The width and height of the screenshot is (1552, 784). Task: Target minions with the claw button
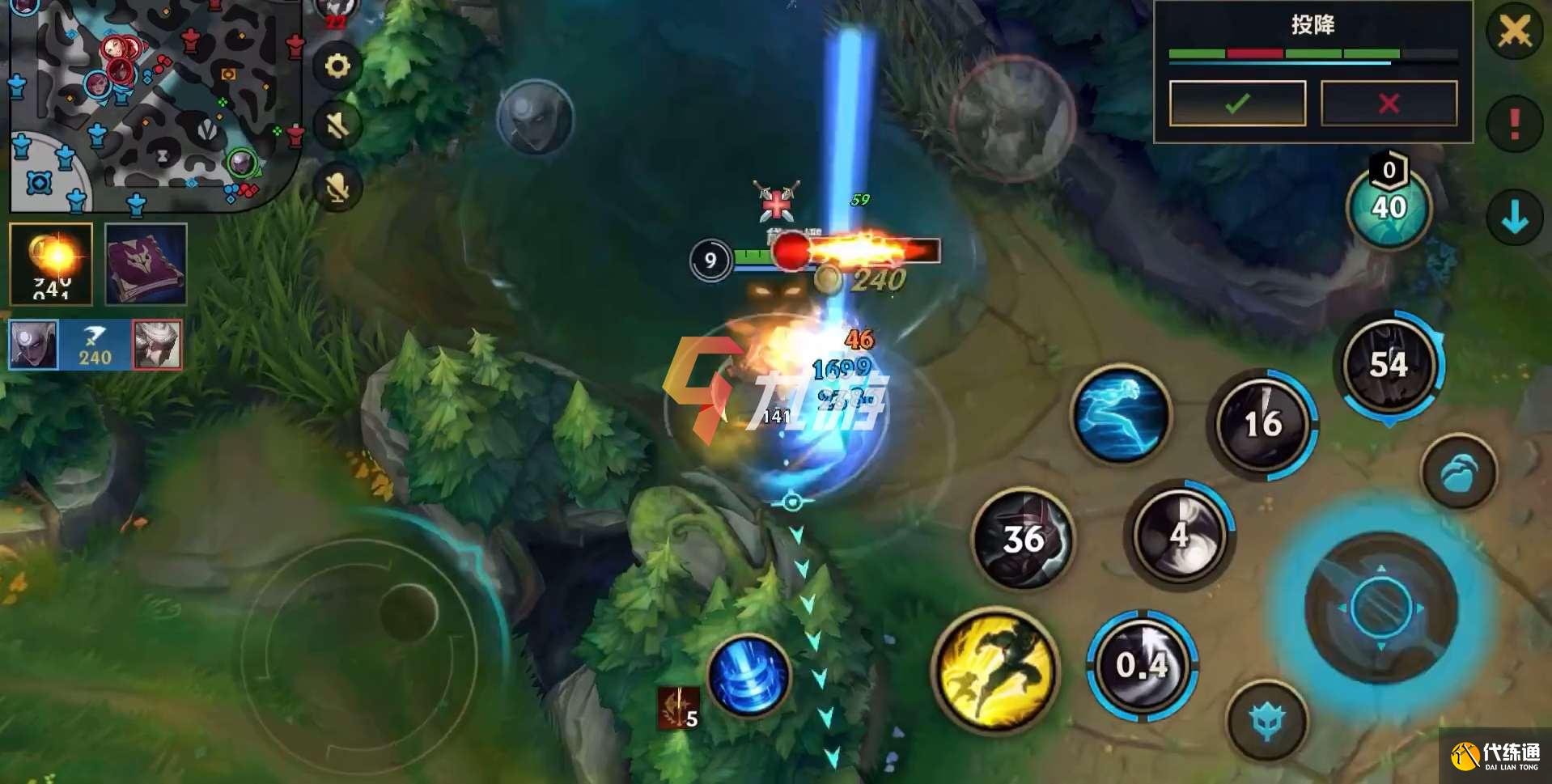coord(1459,473)
